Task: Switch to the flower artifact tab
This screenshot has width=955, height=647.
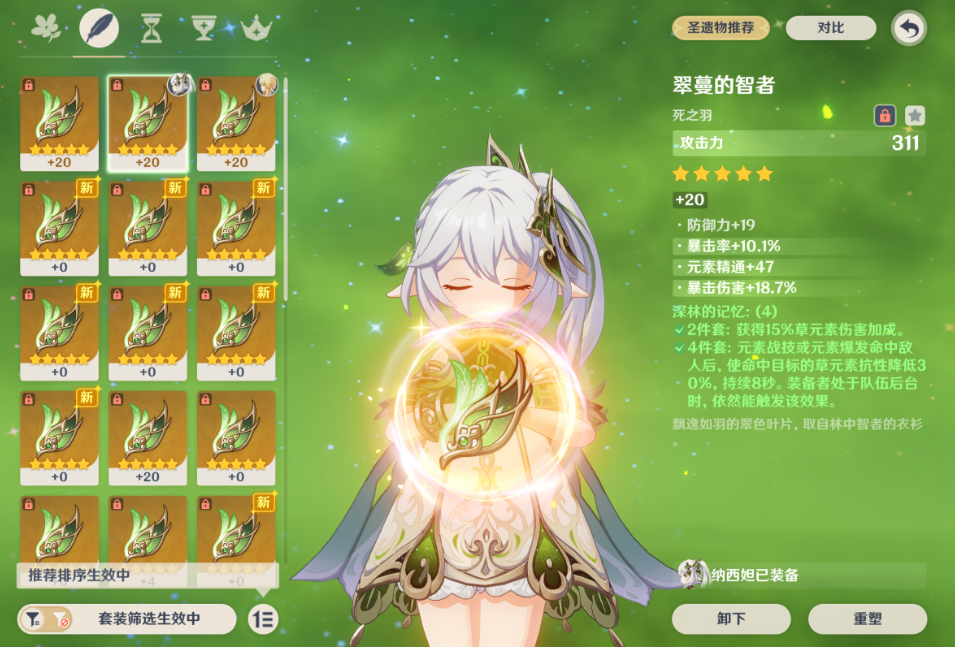Action: 45,28
